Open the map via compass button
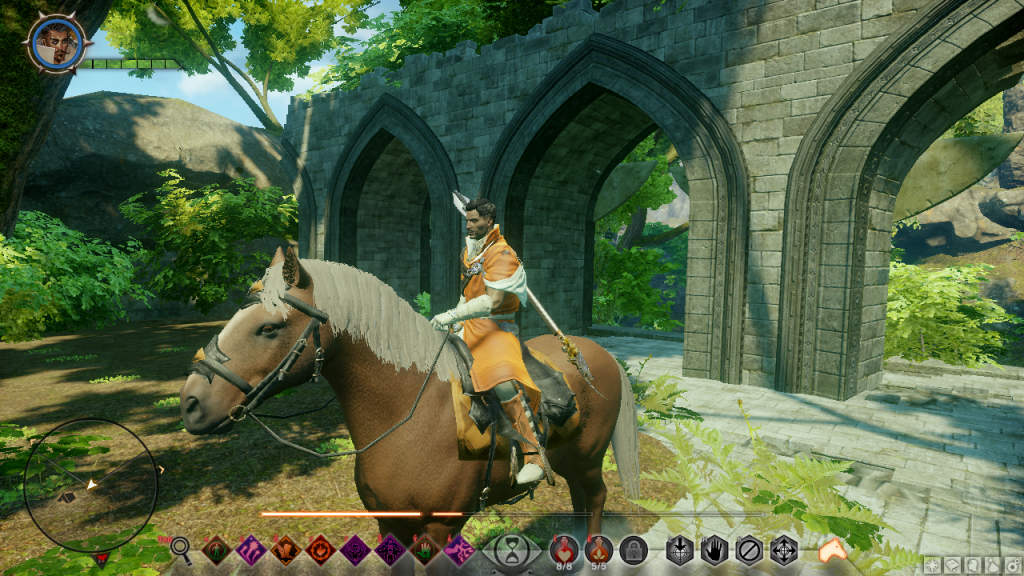The width and height of the screenshot is (1024, 576). (931, 565)
